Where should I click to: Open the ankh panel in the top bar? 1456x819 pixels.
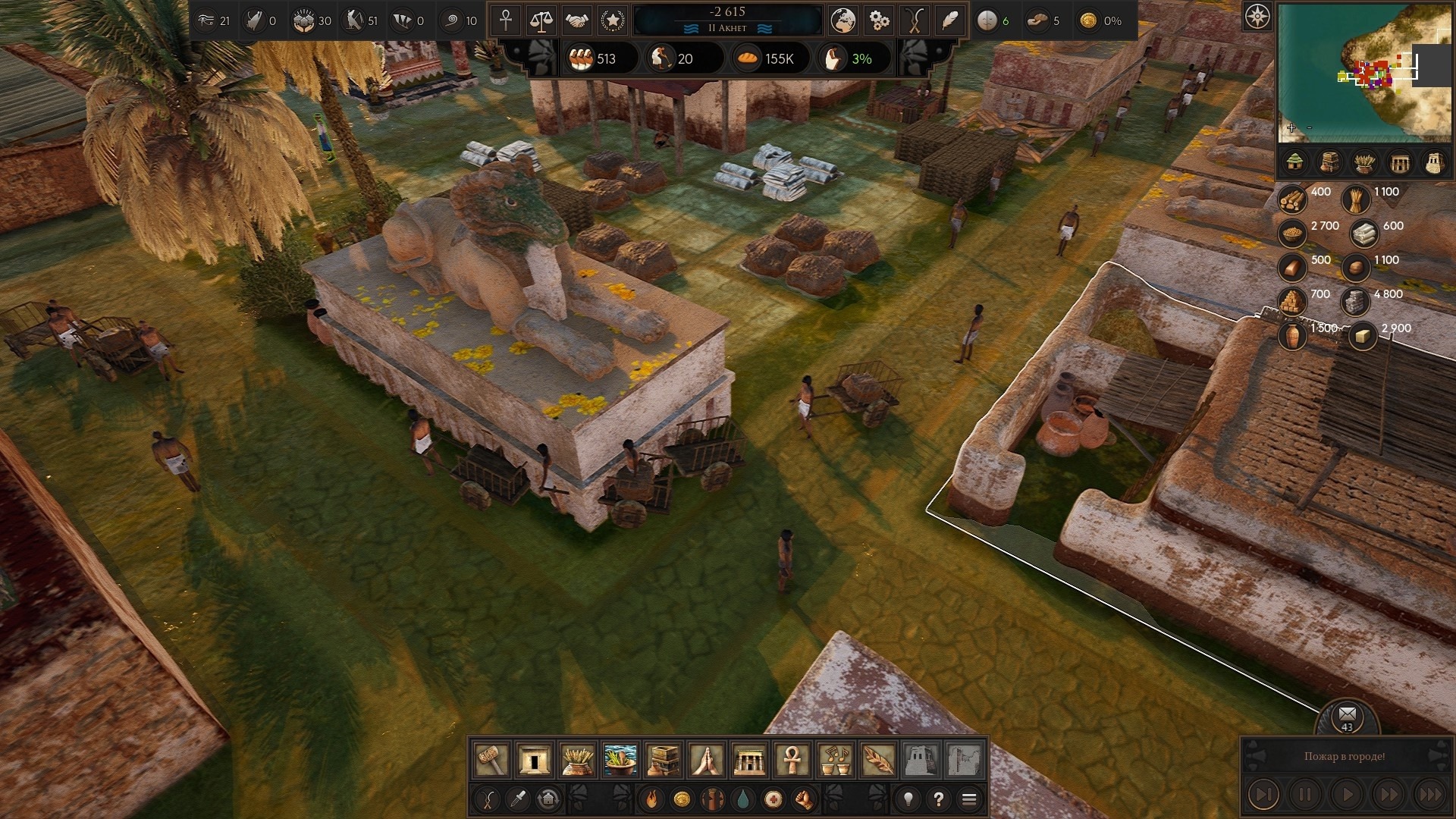tap(506, 20)
